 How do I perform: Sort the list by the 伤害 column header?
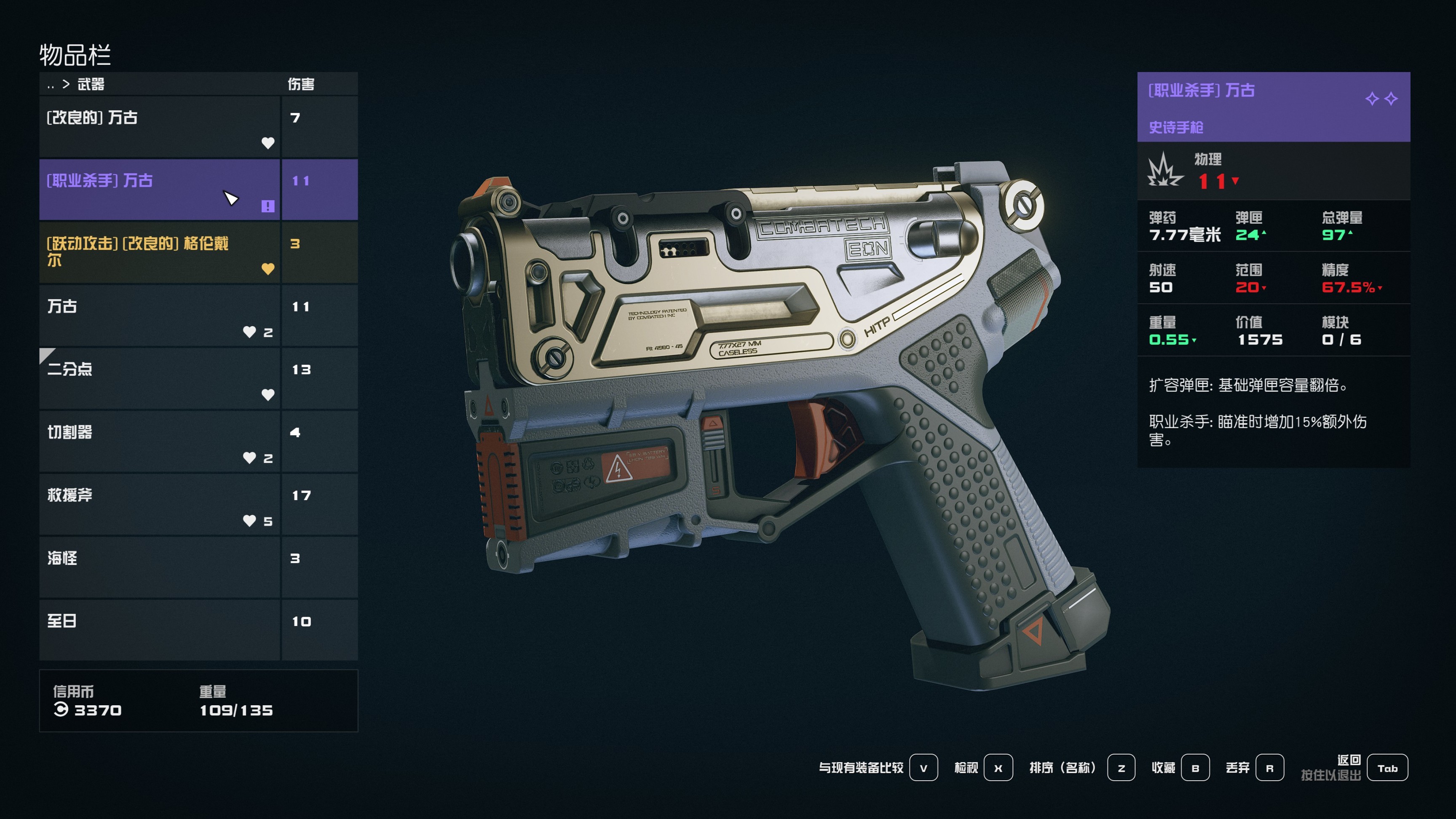301,84
